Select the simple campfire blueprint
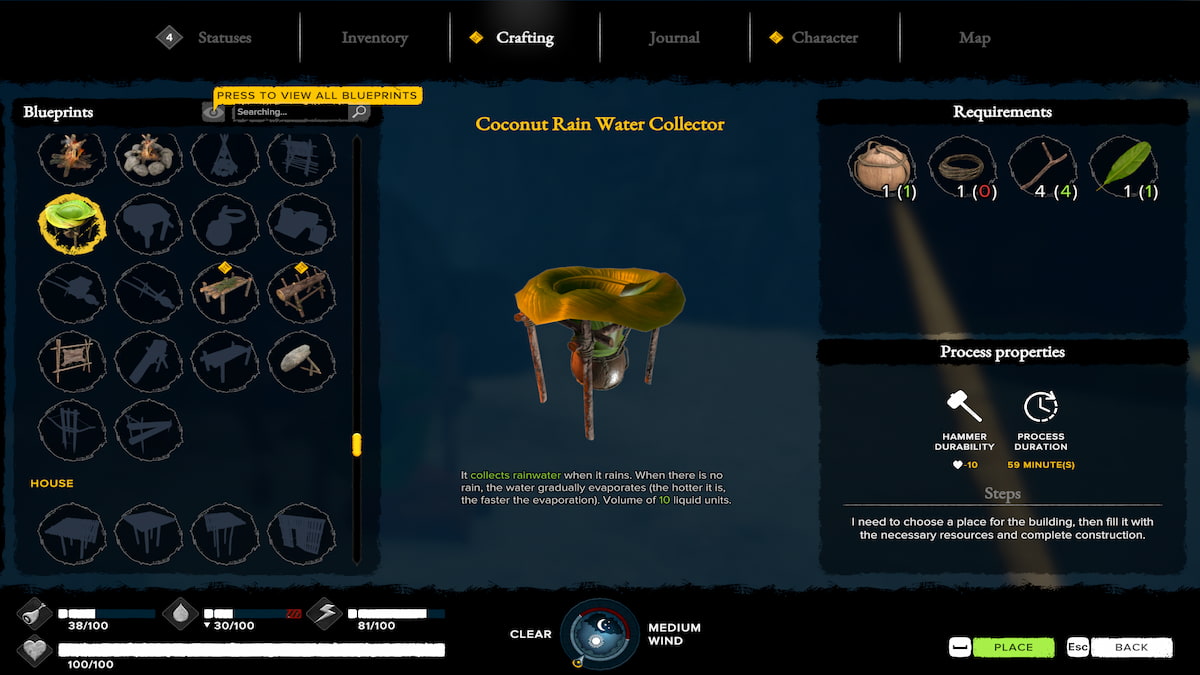Viewport: 1200px width, 675px height. pos(71,155)
